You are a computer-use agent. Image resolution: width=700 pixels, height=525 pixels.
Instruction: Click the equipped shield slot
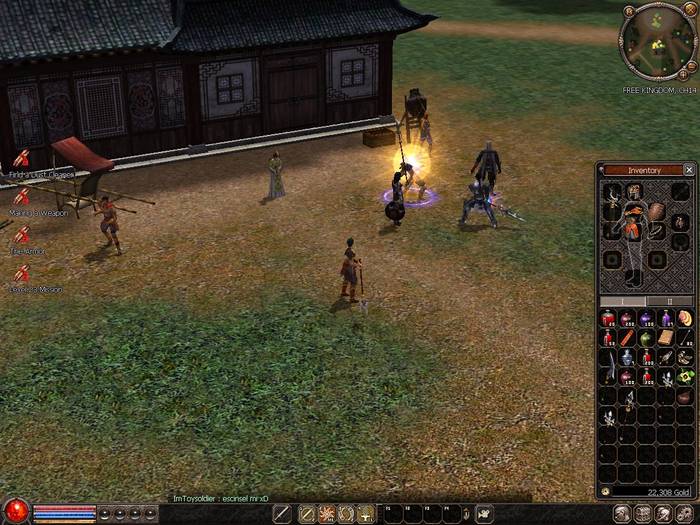pyautogui.click(x=657, y=213)
